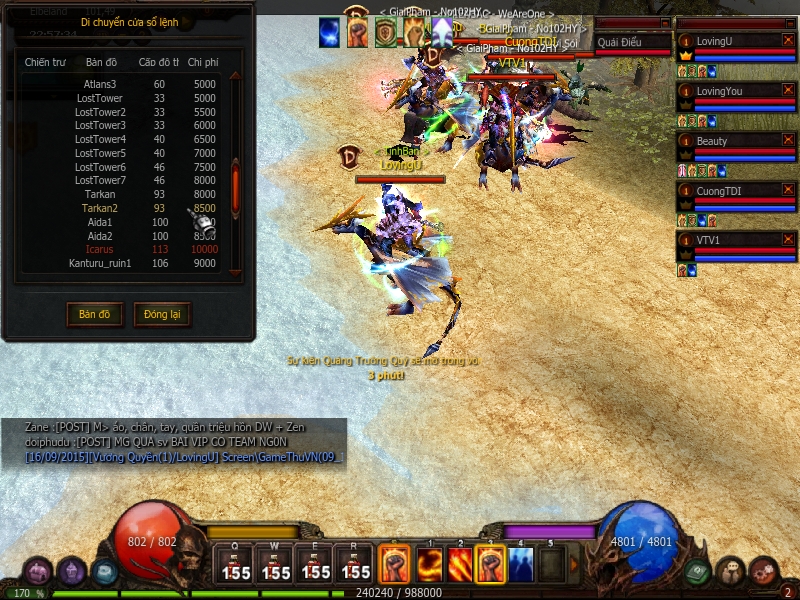Activate the fire slash skill in slot 2
The height and width of the screenshot is (600, 800).
click(460, 565)
